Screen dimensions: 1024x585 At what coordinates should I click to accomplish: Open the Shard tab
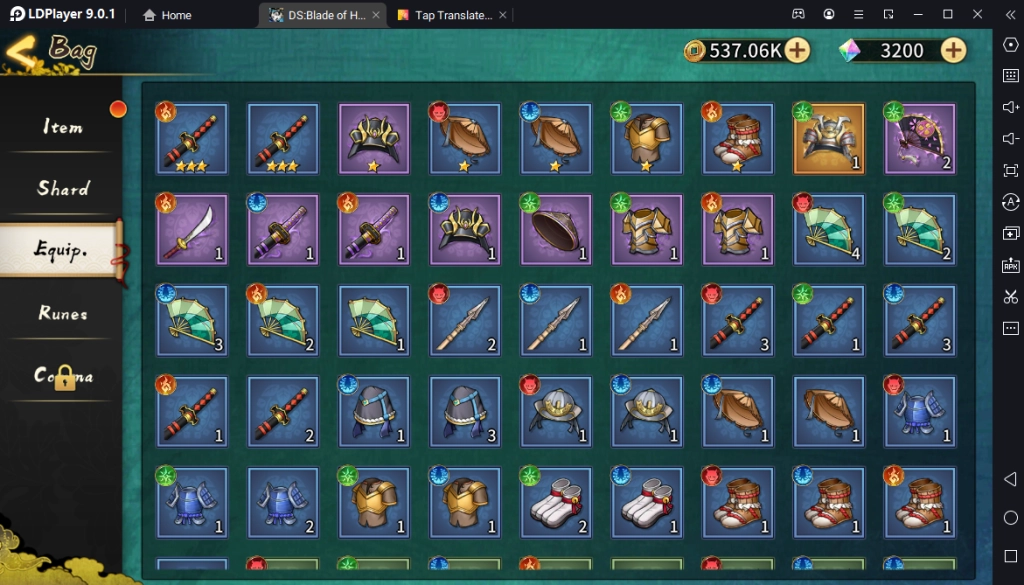[x=63, y=188]
